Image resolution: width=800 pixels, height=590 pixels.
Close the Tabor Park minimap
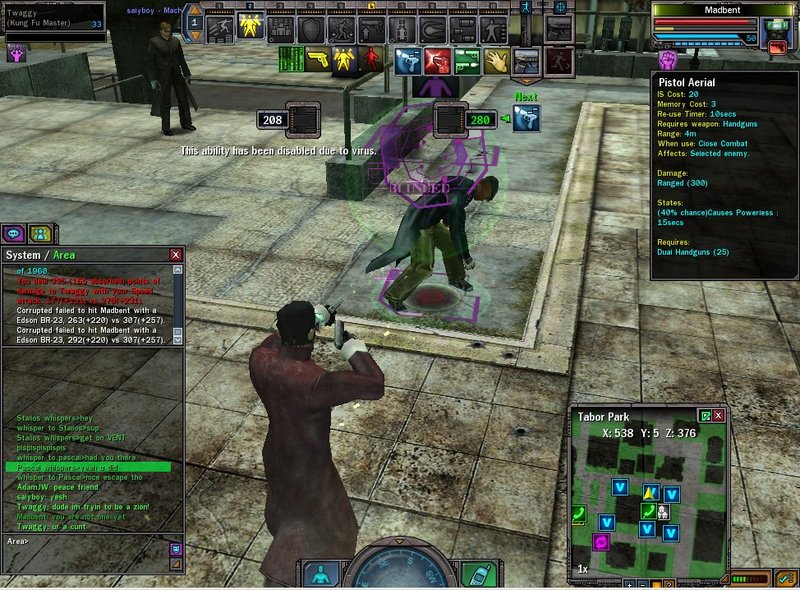point(718,415)
